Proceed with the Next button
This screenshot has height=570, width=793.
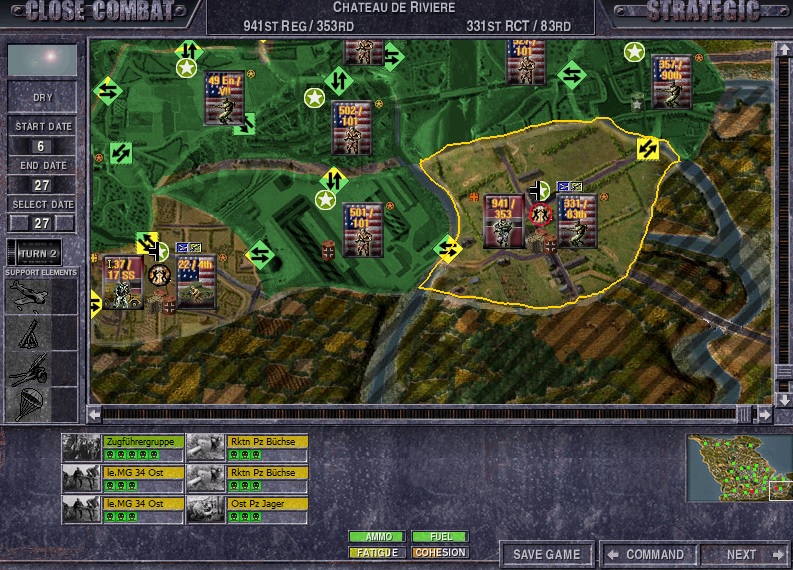coord(746,554)
